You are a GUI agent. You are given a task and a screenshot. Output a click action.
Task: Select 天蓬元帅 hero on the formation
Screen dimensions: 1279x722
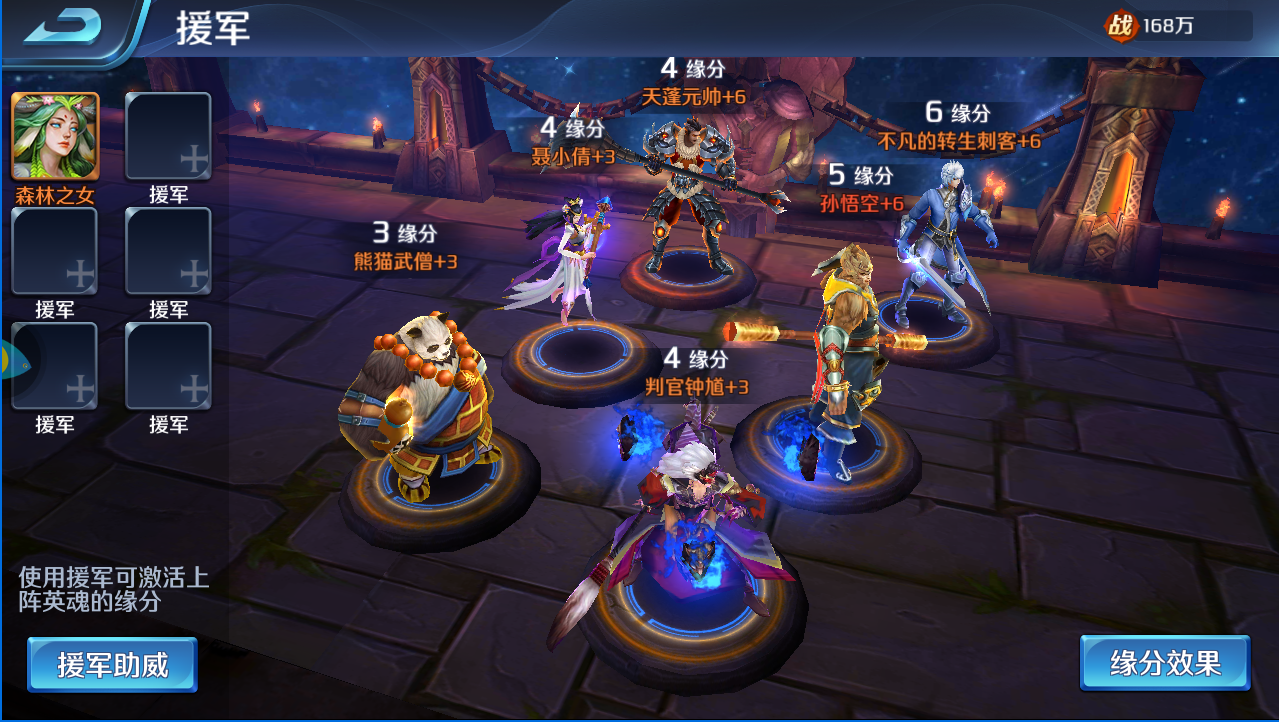tap(690, 200)
